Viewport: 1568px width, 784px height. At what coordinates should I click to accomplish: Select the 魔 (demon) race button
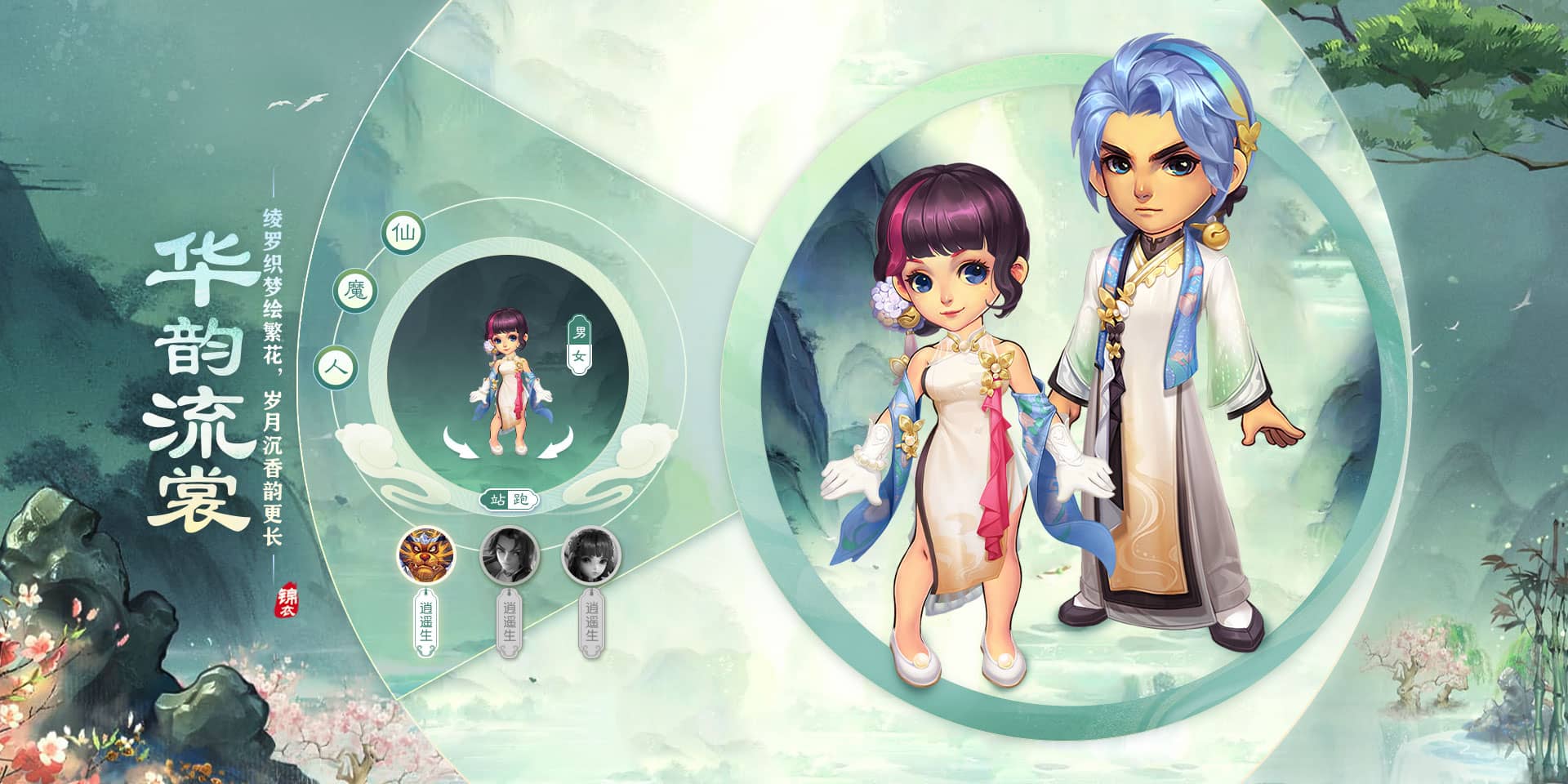point(356,292)
